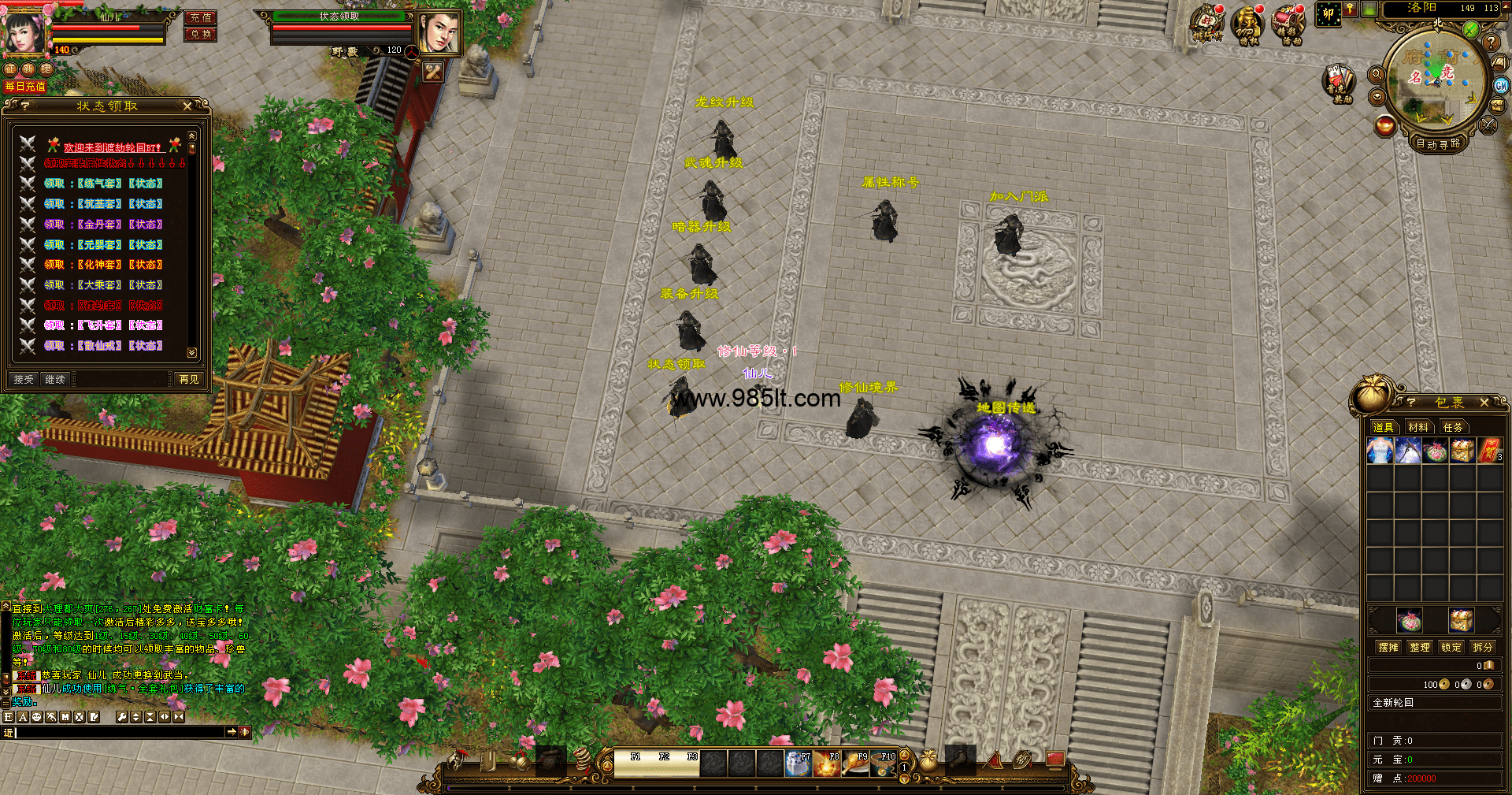Activate 自动寻路 auto-pathfinding
This screenshot has height=795, width=1512.
pos(1438,144)
